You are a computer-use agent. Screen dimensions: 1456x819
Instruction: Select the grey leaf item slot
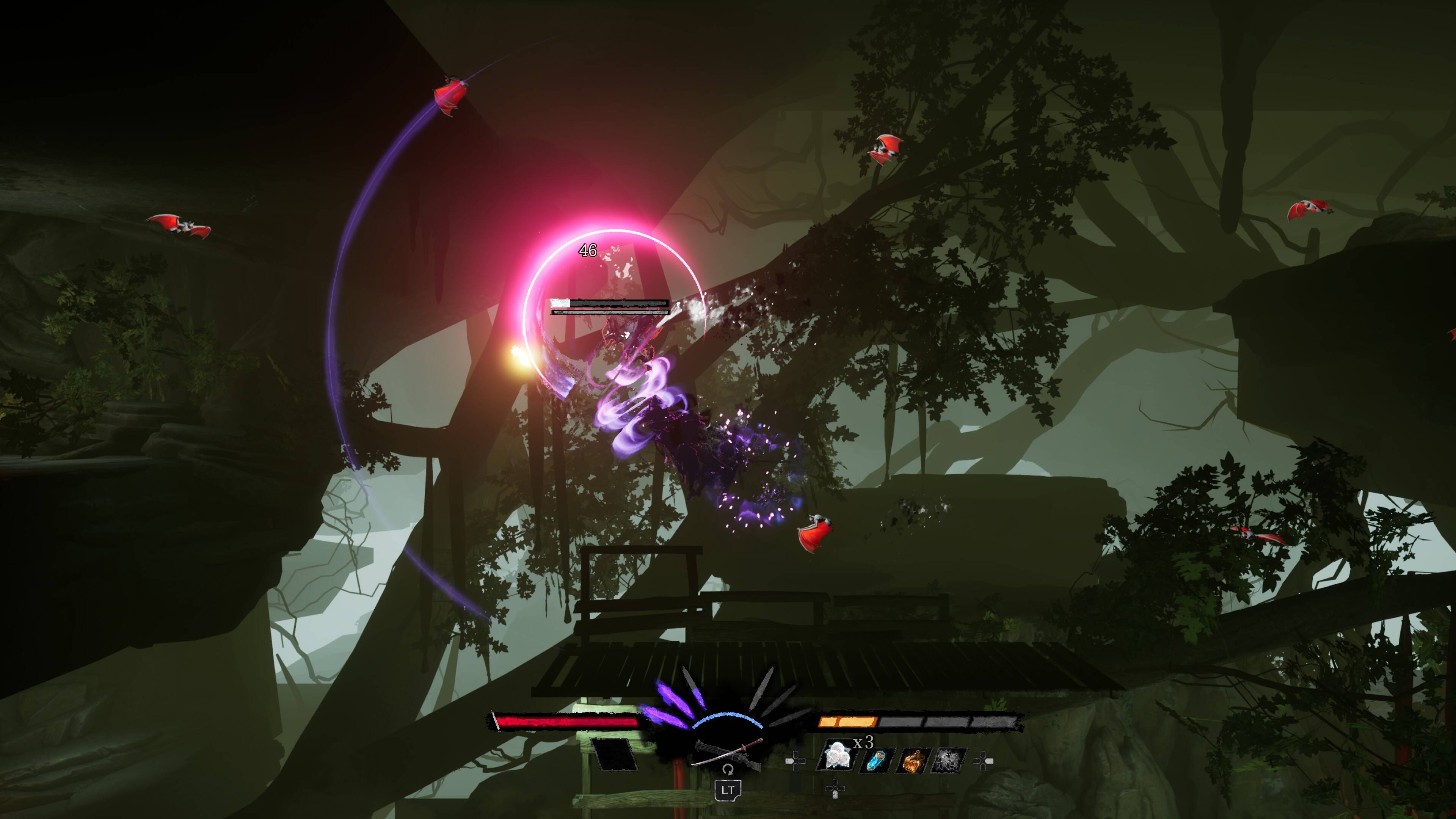pyautogui.click(x=949, y=760)
